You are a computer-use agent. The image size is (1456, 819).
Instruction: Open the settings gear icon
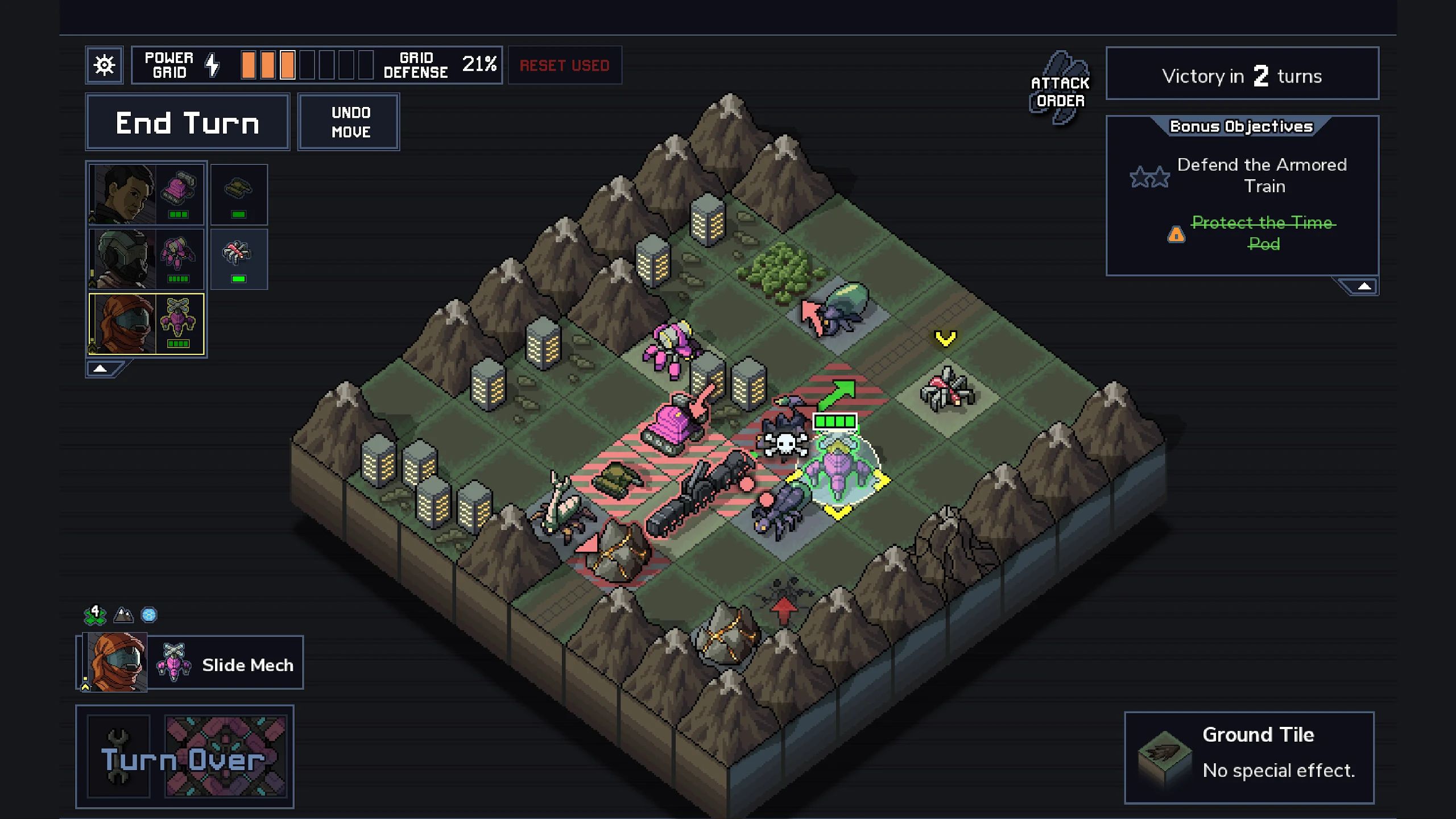point(104,64)
